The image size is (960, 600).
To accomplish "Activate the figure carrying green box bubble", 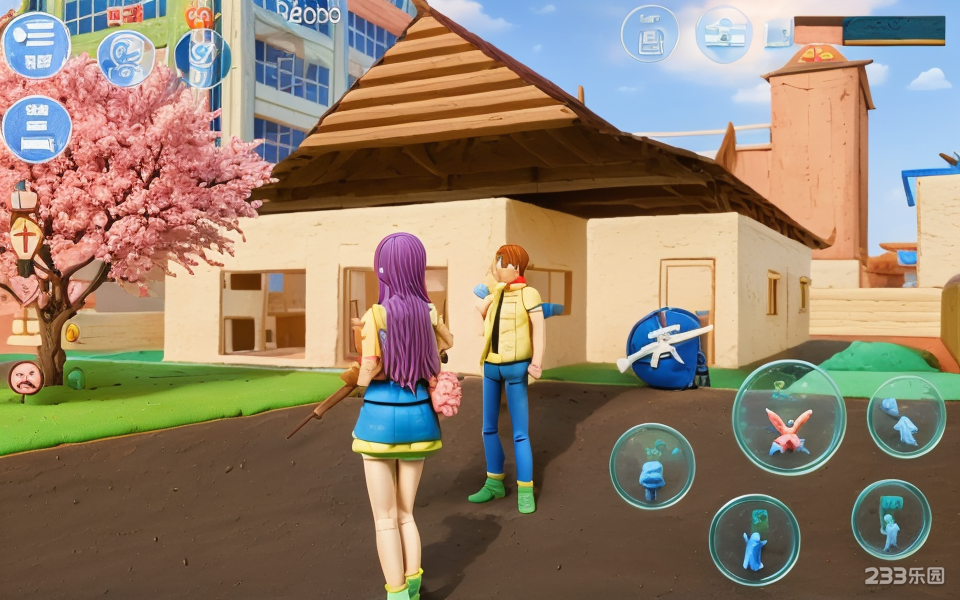I will (891, 520).
